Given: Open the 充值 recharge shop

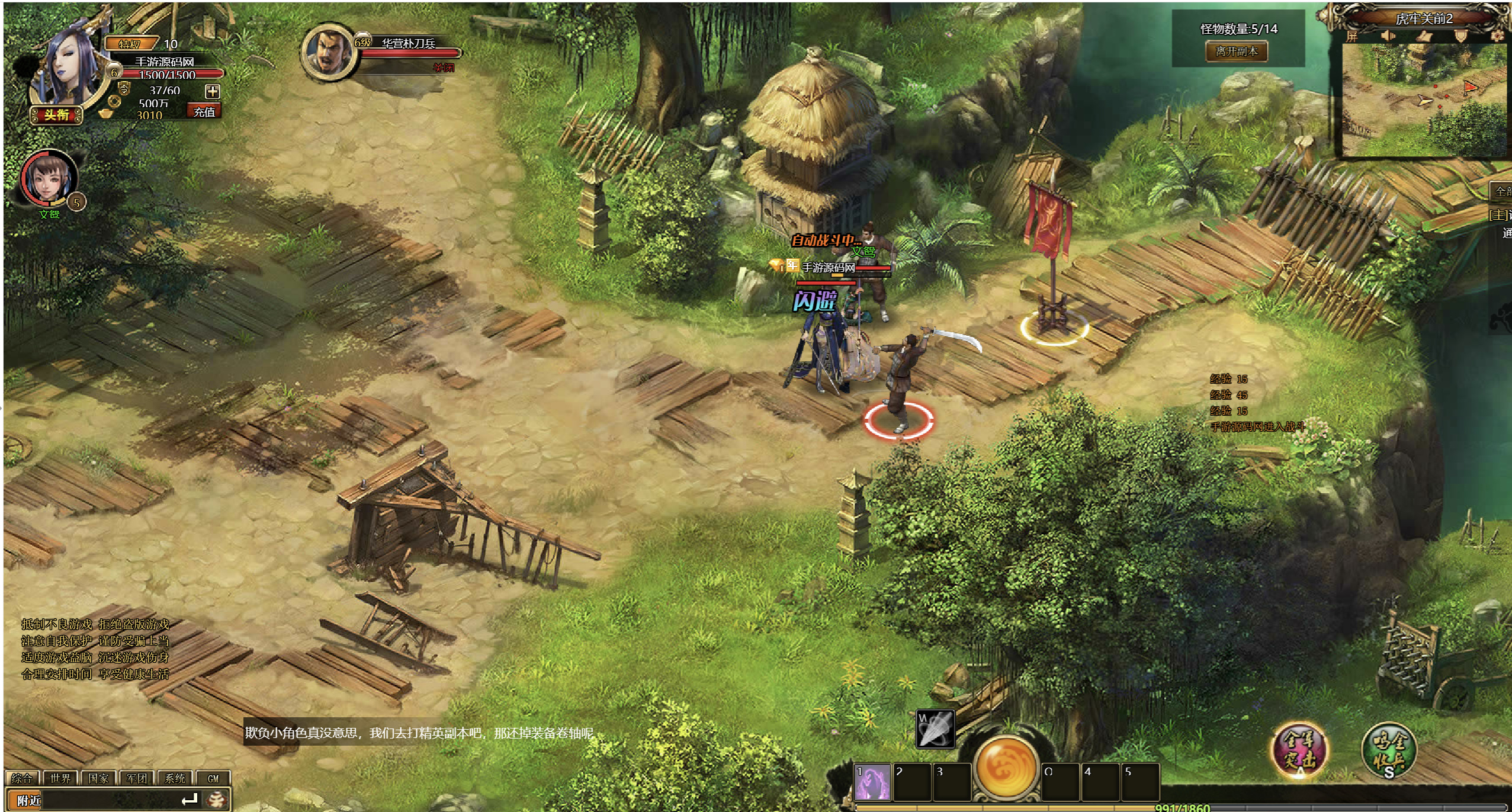Looking at the screenshot, I should tap(204, 111).
